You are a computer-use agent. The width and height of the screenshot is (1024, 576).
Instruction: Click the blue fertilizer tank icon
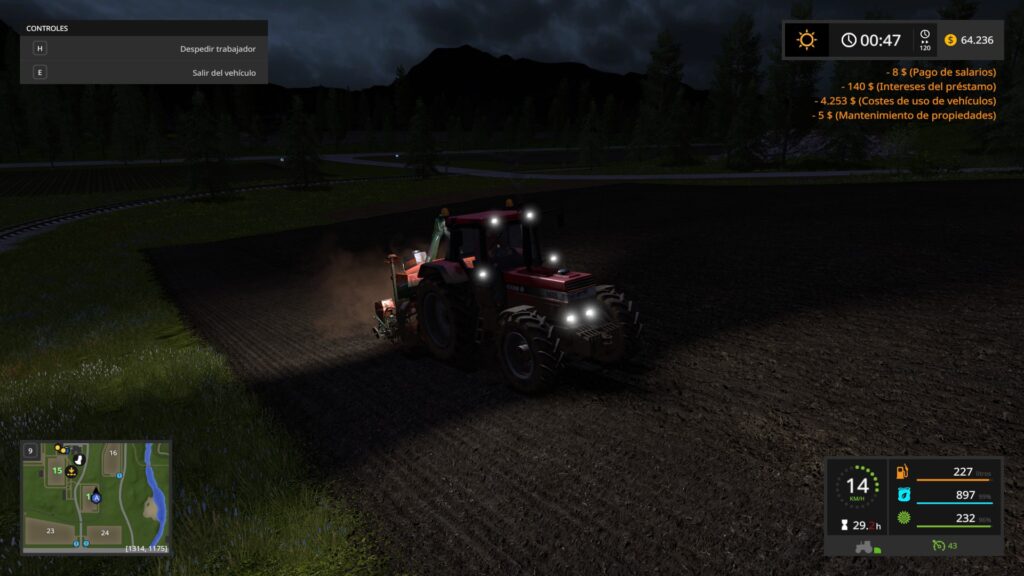click(x=903, y=494)
